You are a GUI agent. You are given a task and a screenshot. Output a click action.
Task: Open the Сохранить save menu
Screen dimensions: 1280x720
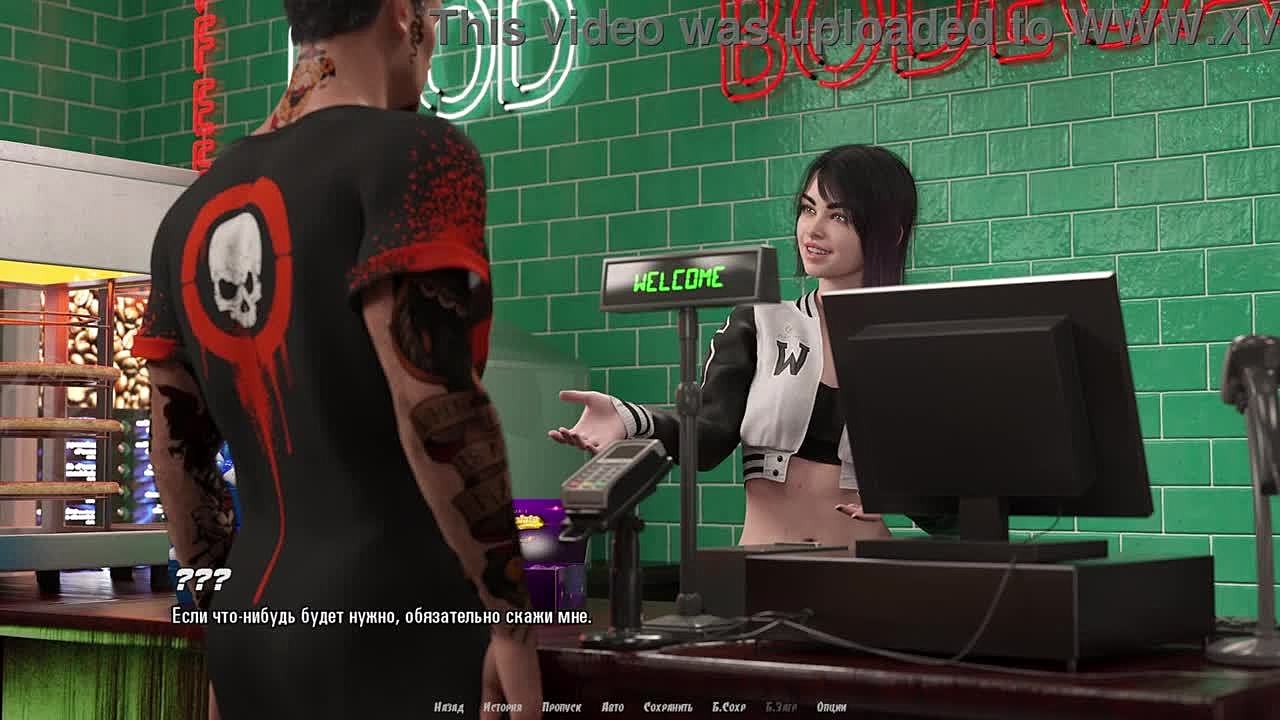click(668, 707)
